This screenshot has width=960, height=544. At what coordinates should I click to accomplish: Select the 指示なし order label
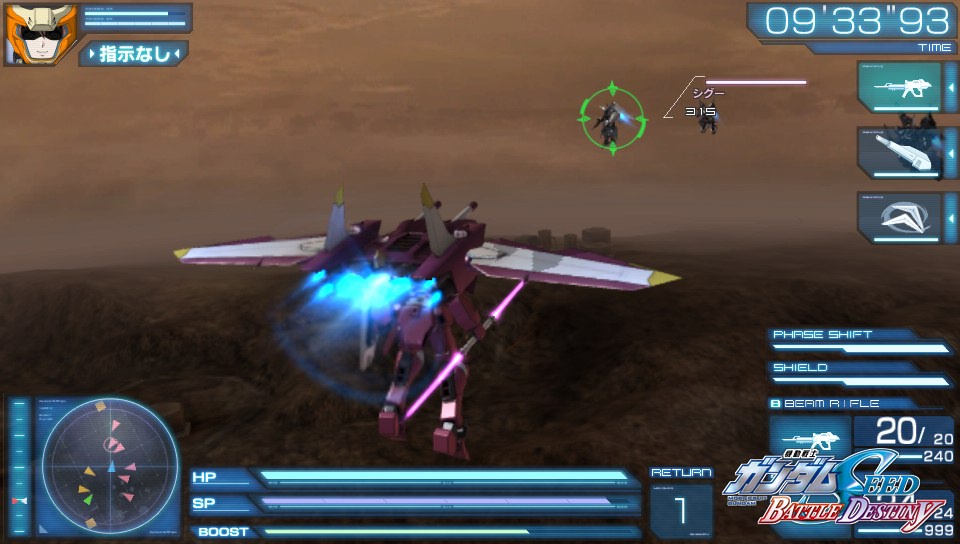[x=135, y=53]
